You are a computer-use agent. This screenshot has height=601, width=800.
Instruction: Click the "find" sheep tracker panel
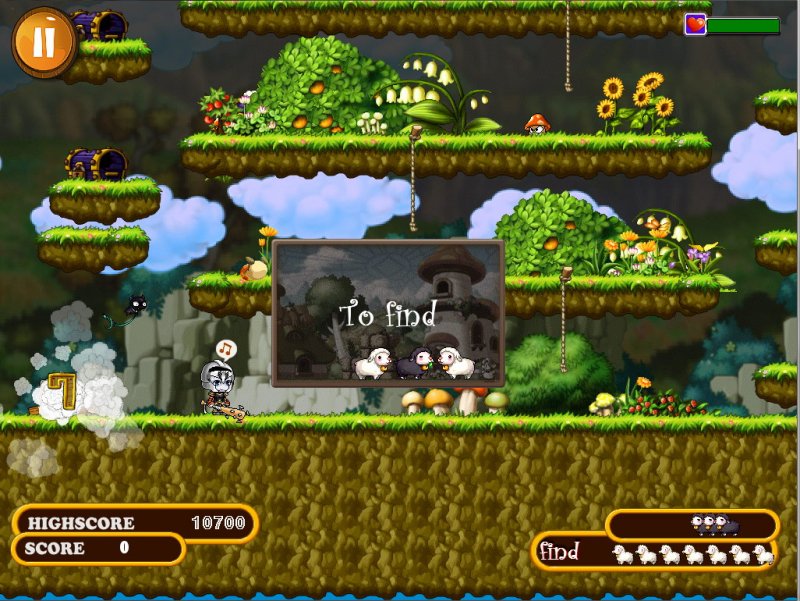pos(655,552)
